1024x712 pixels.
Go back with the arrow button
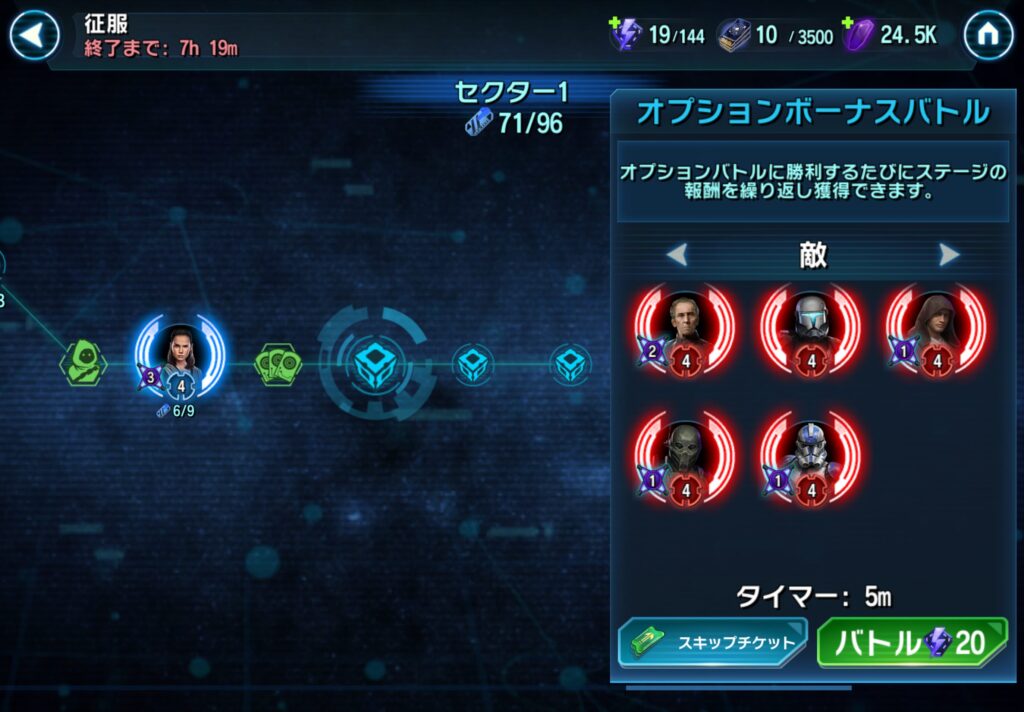click(34, 37)
